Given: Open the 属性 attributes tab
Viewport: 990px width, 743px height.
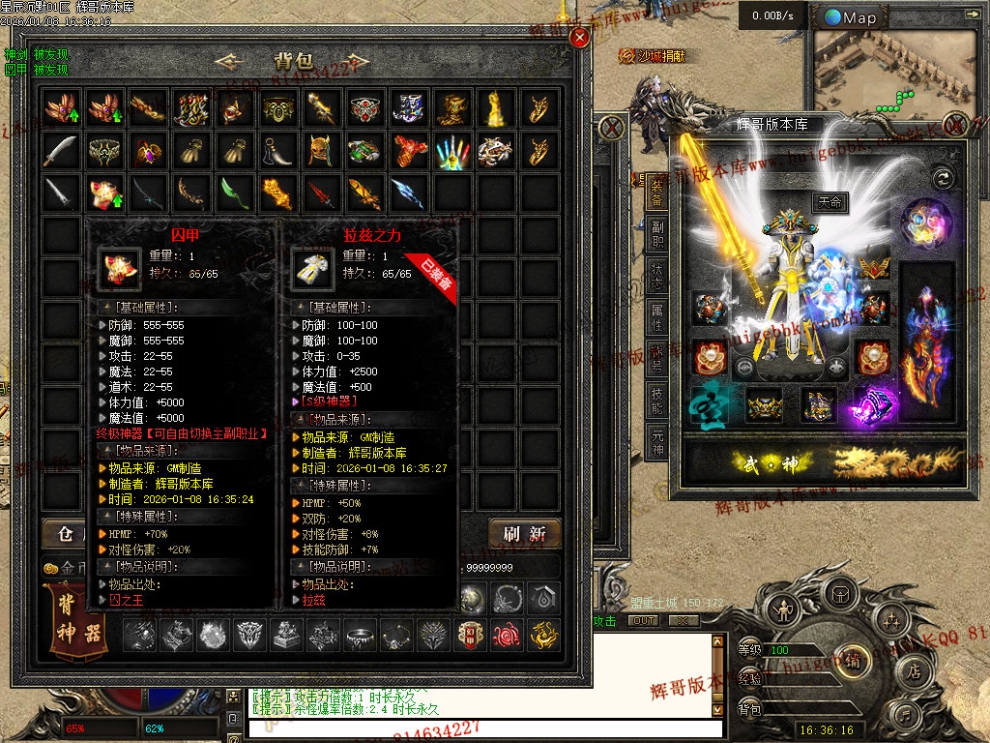Looking at the screenshot, I should 656,318.
